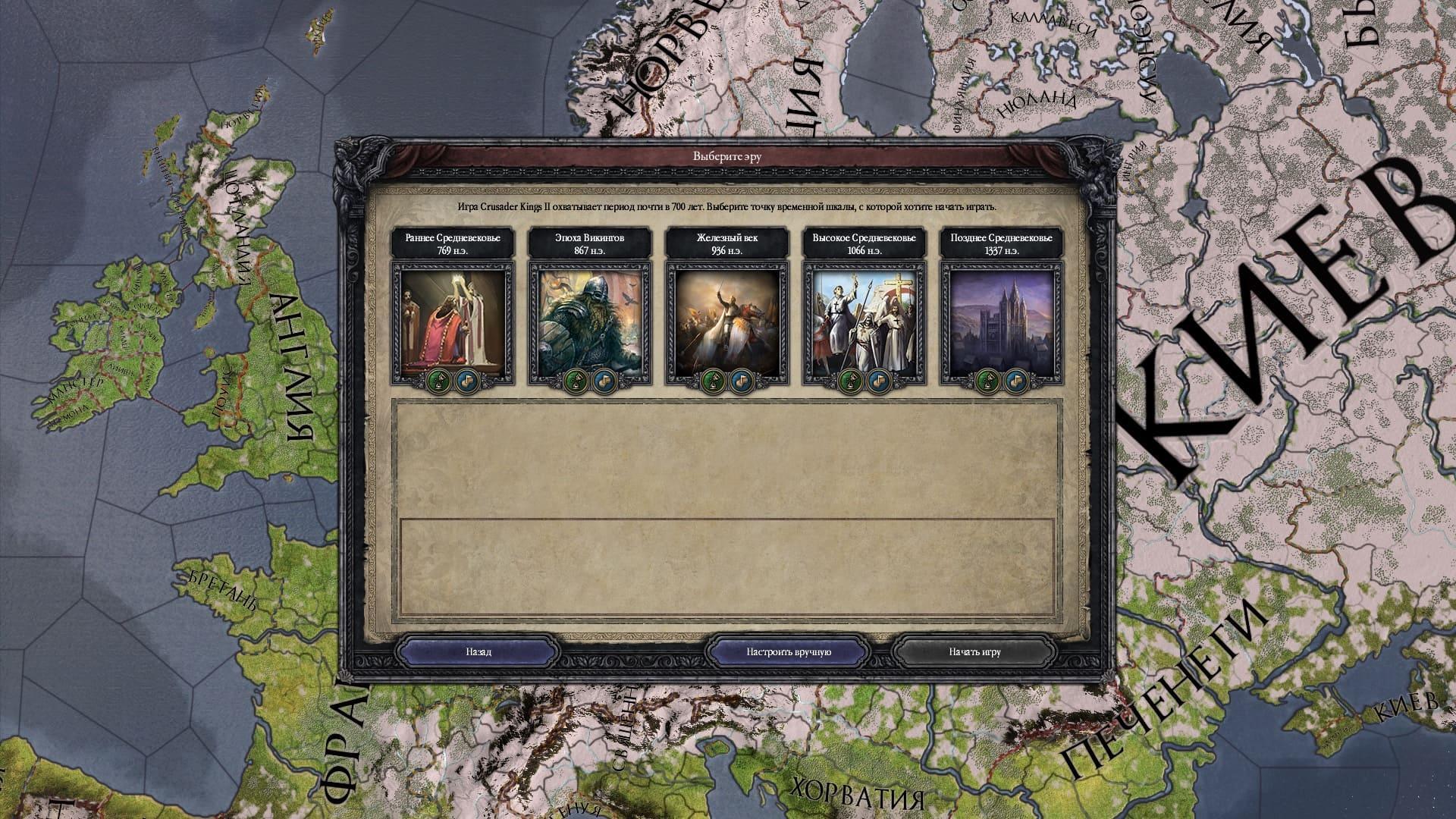Image resolution: width=1456 pixels, height=819 pixels.
Task: Open Настроить вручную custom setup
Action: click(x=789, y=652)
